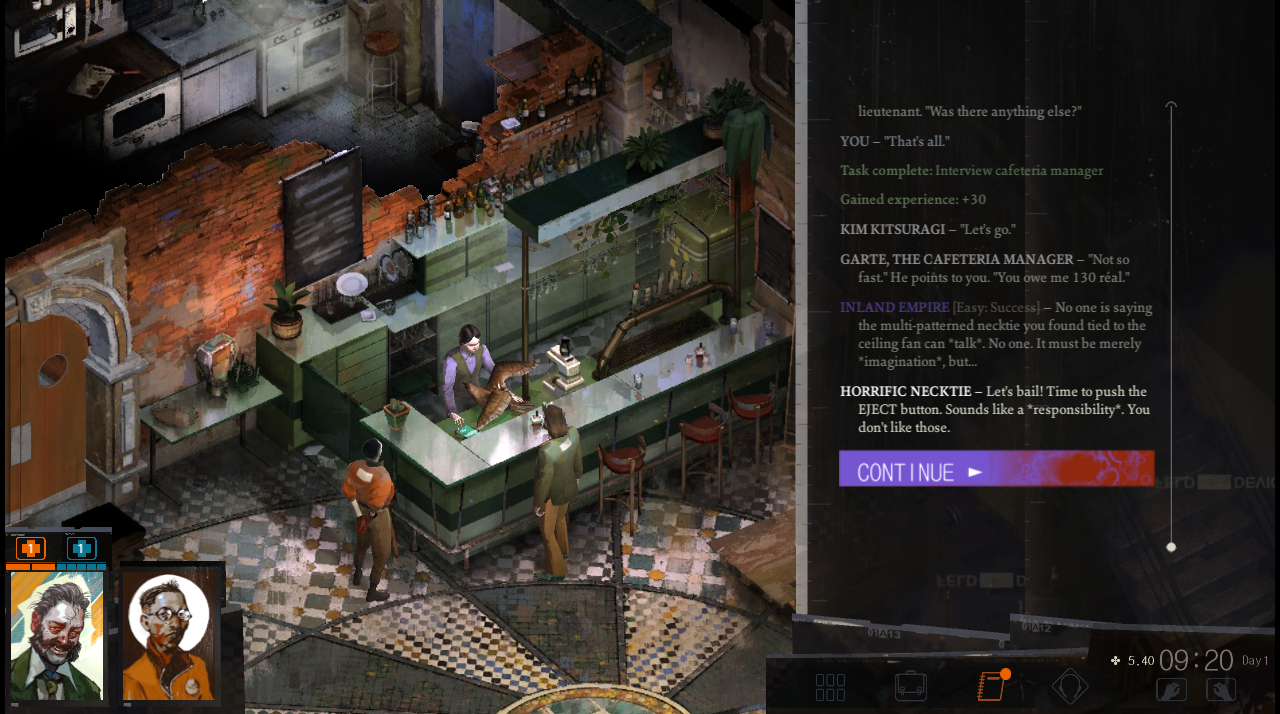Select Kim Kitsuragi's portrait
This screenshot has width=1280, height=714.
pos(168,636)
